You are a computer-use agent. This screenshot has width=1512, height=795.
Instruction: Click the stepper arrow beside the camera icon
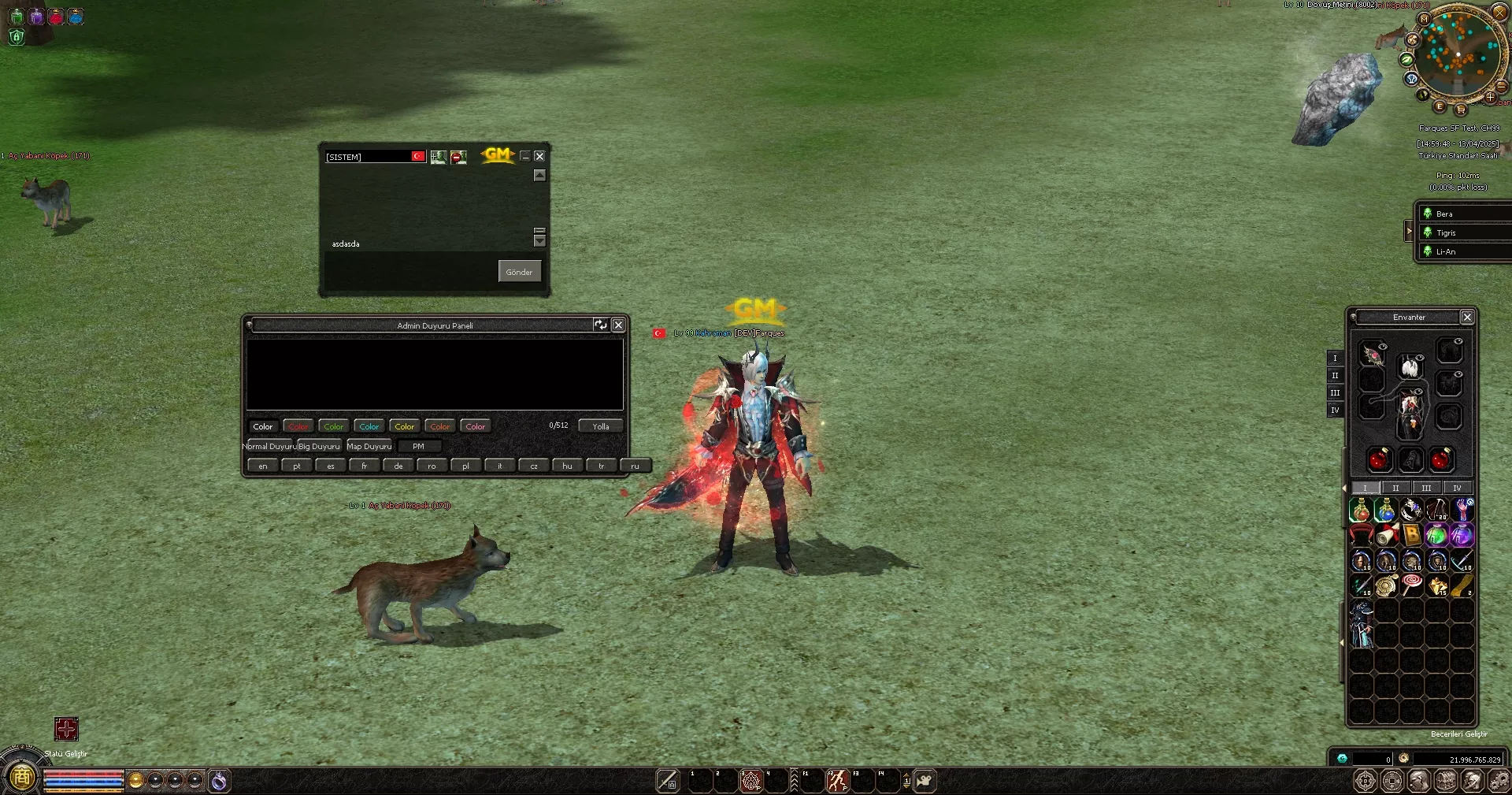point(907,782)
